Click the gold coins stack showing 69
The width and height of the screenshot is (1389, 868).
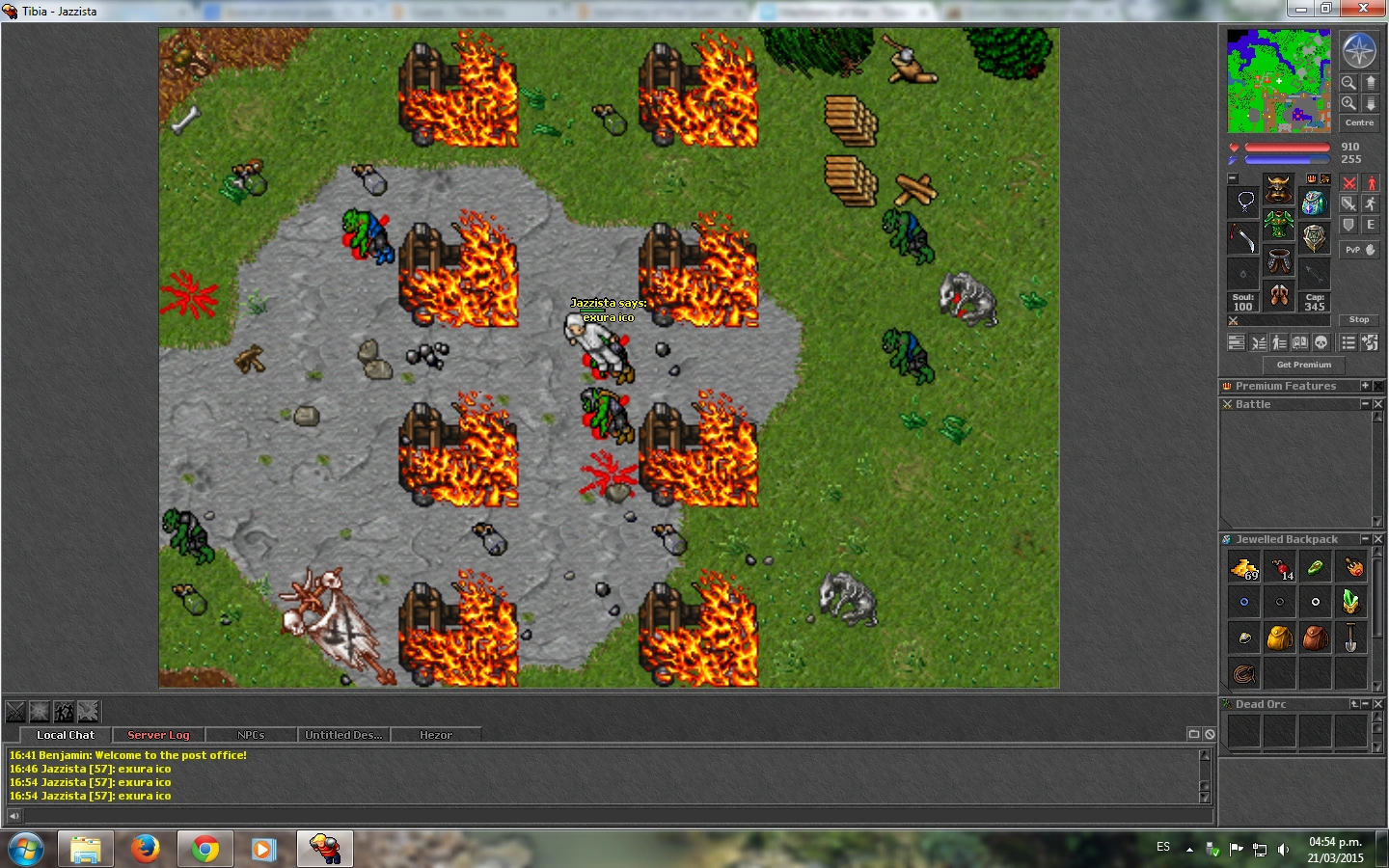click(1243, 567)
